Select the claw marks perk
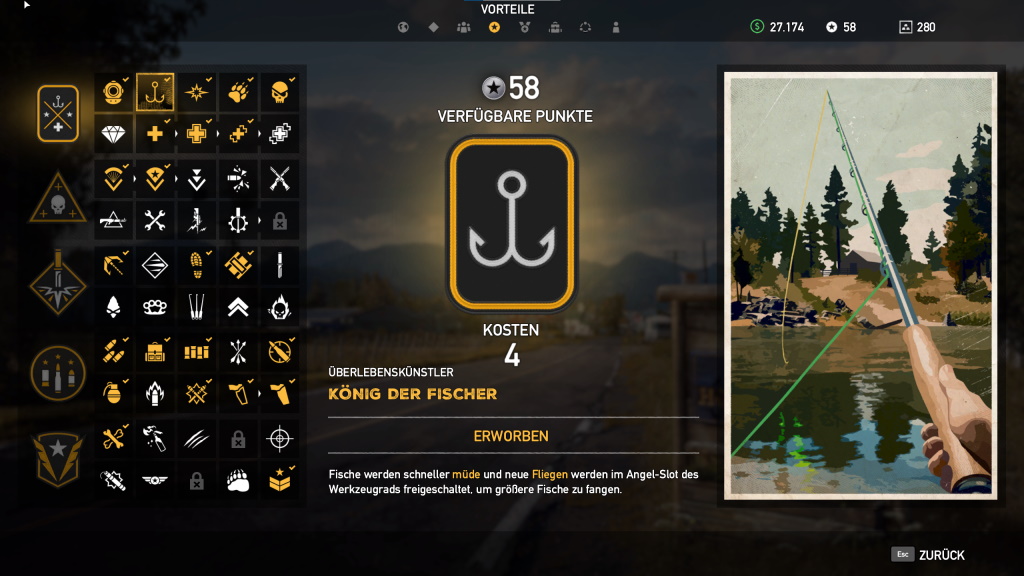 [x=196, y=437]
